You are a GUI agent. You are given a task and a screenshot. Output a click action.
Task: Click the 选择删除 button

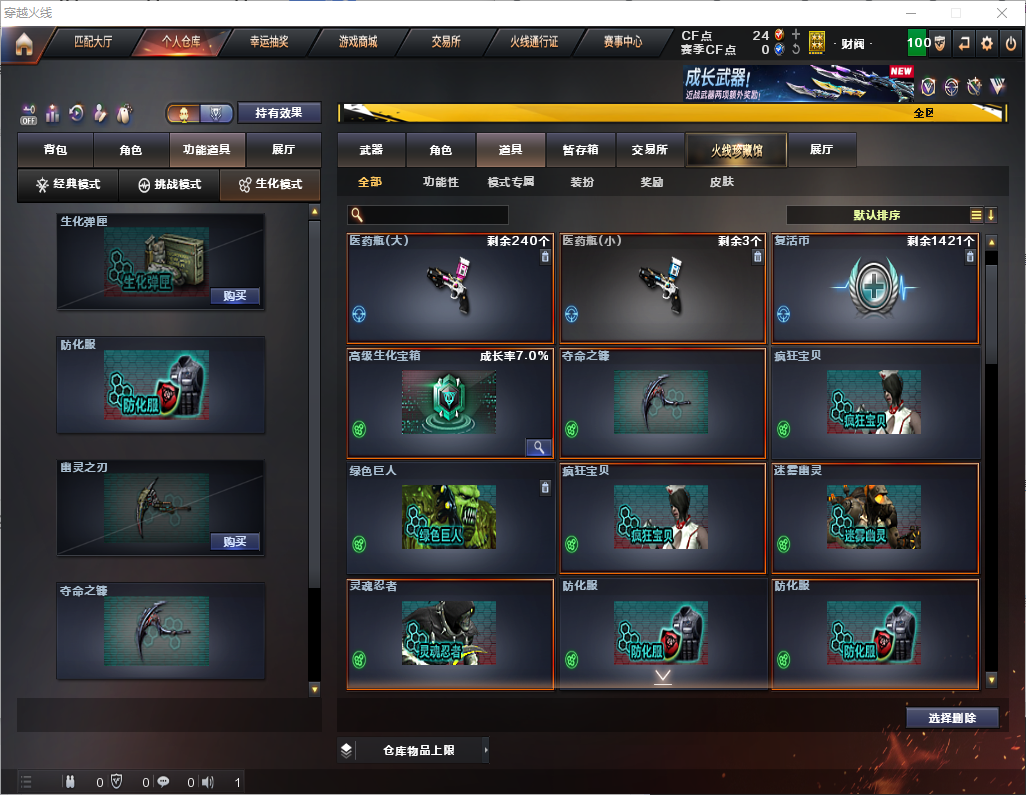pos(952,718)
